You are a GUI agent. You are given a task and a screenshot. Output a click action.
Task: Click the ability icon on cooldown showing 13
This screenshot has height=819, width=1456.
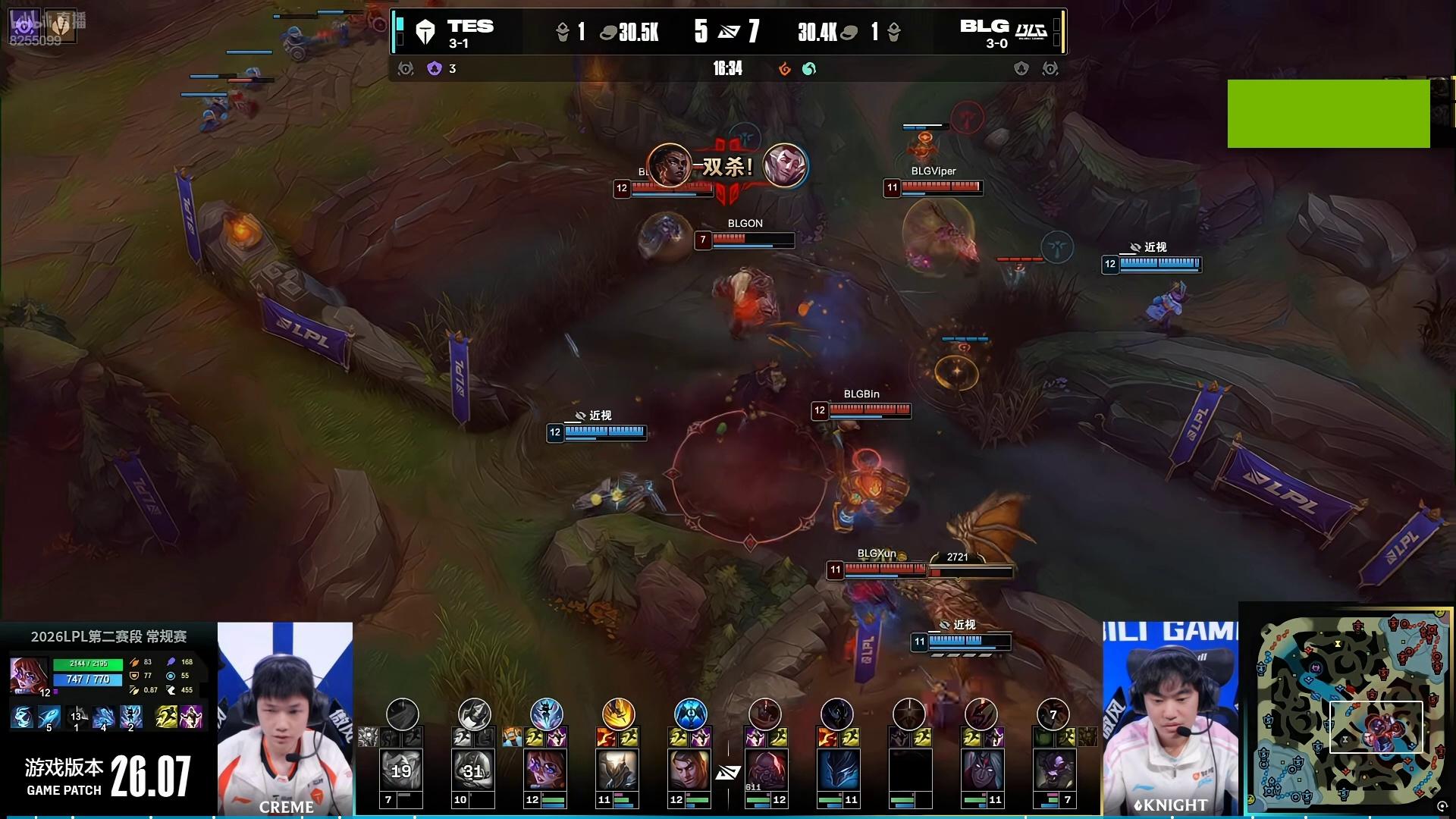[x=76, y=717]
